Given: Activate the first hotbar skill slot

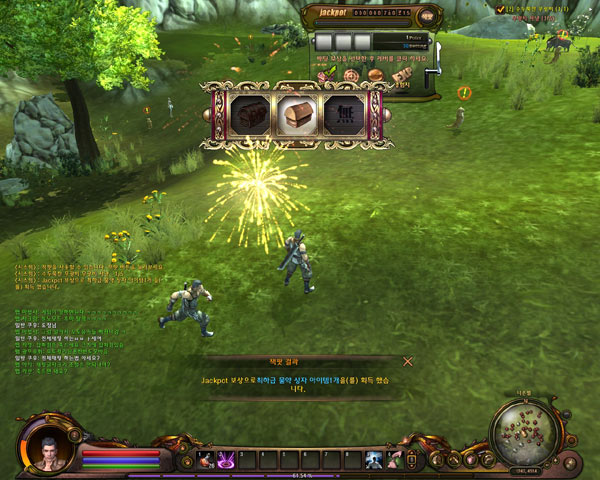Looking at the screenshot, I should [x=206, y=459].
